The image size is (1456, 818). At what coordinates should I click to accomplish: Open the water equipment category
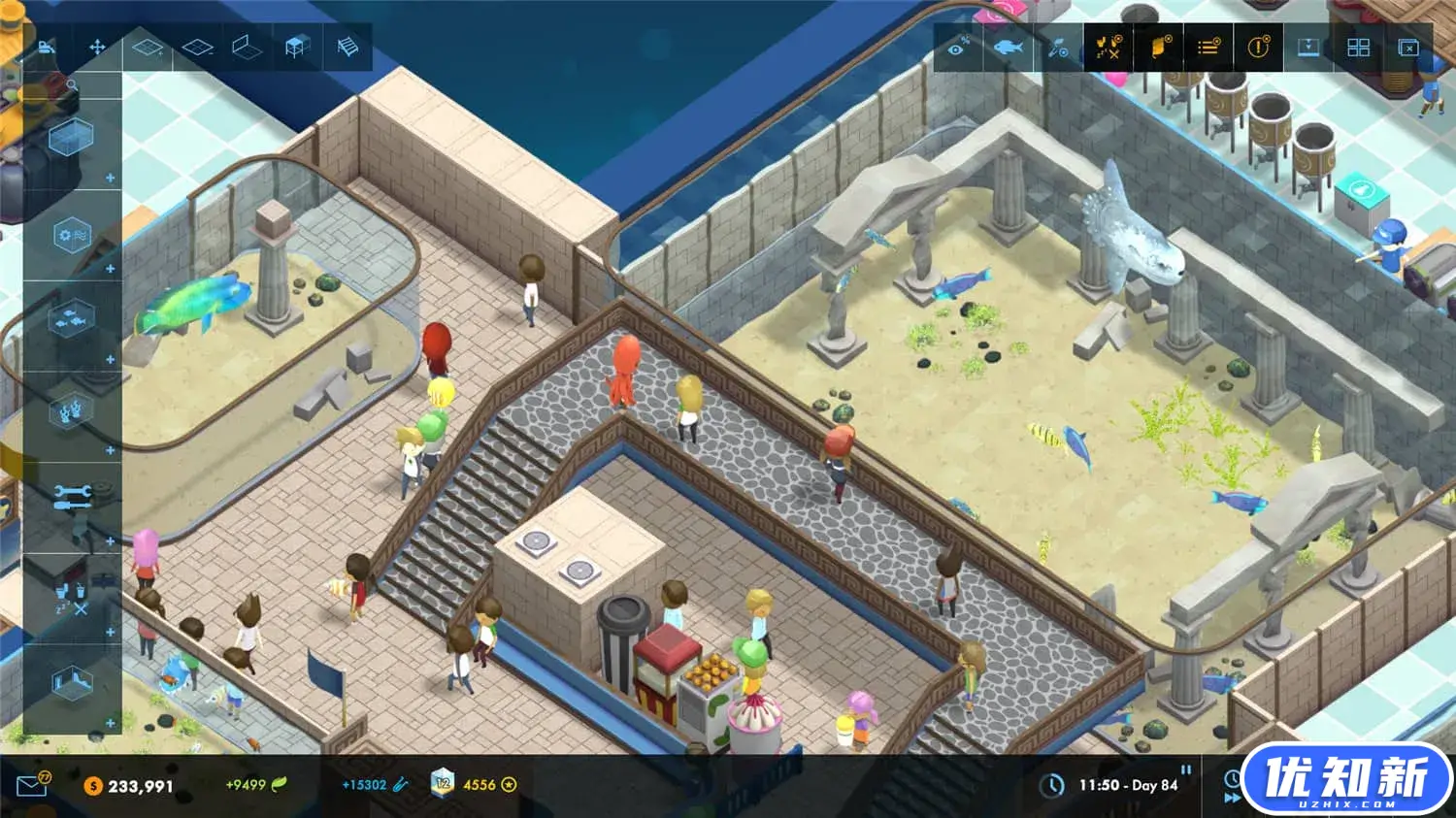[x=71, y=236]
